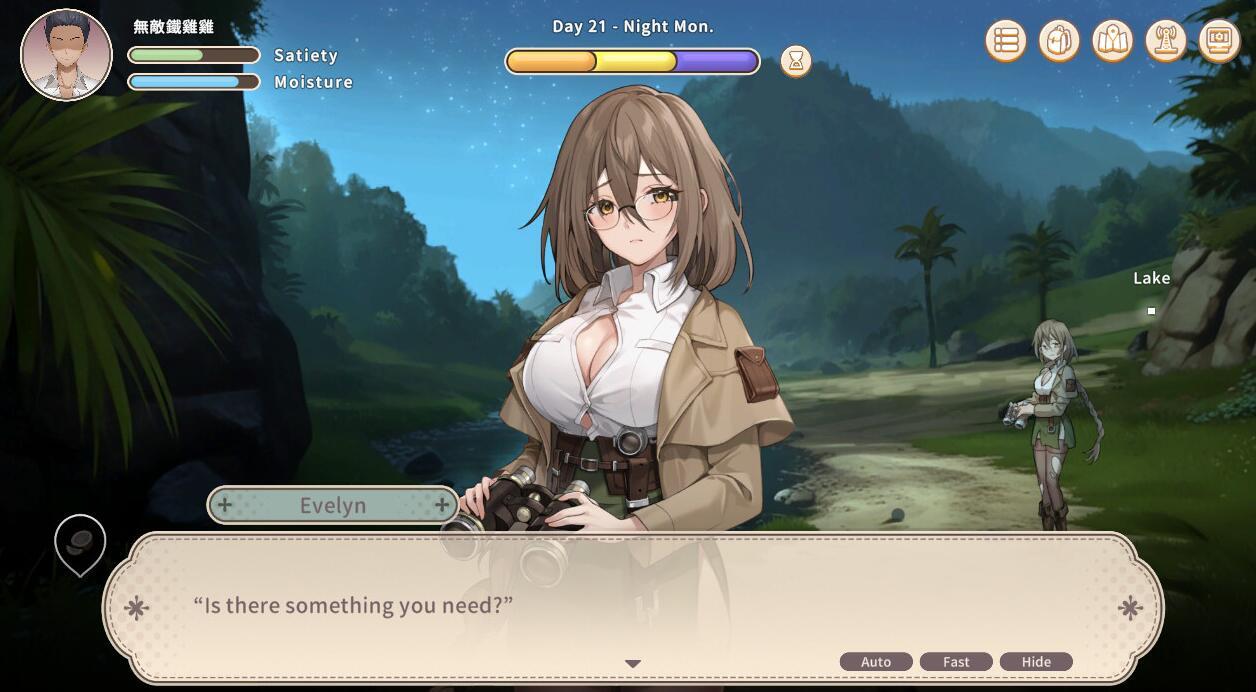
Task: Open the list menu icon
Action: pyautogui.click(x=1006, y=41)
